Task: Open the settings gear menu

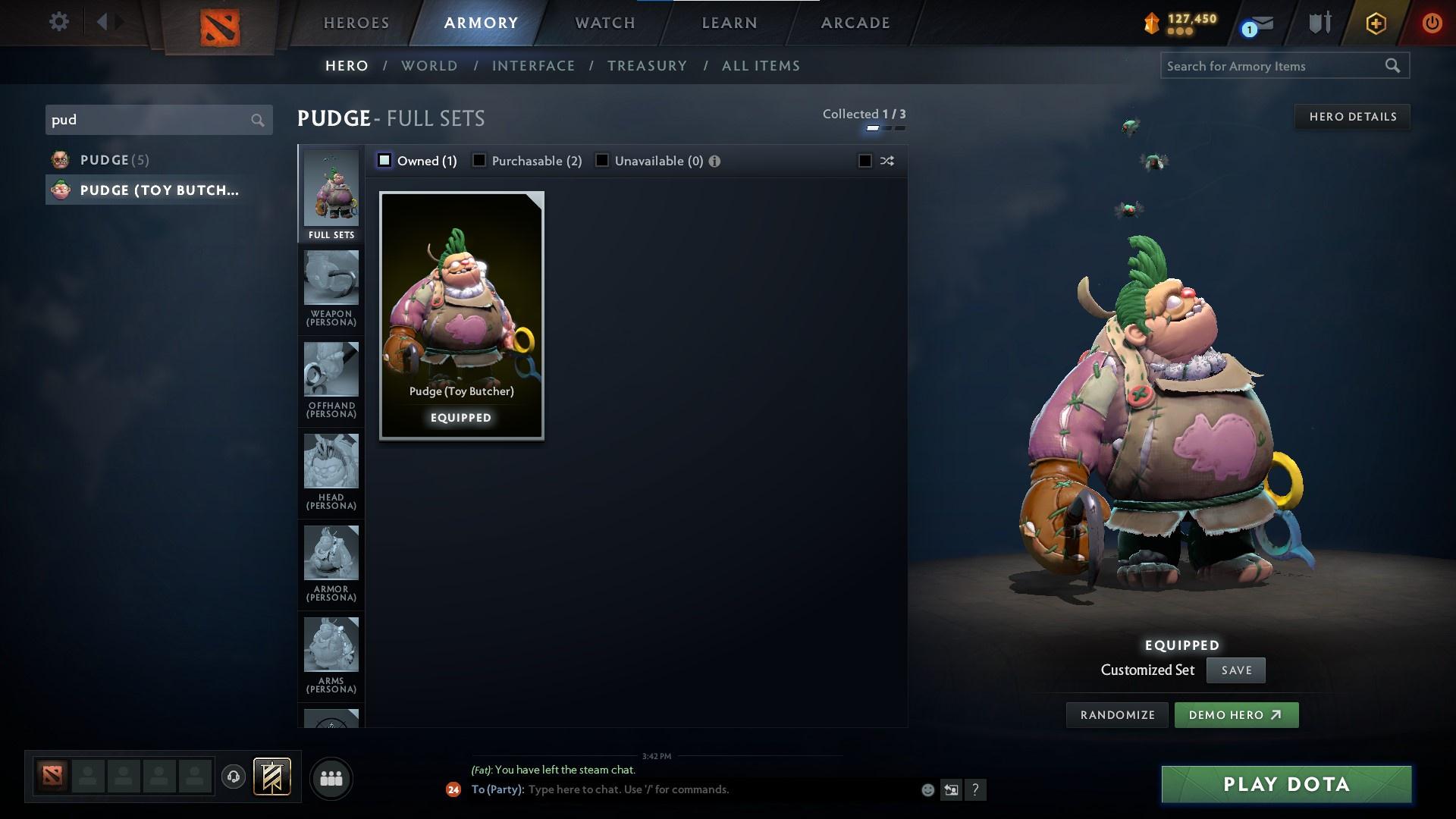Action: [59, 22]
